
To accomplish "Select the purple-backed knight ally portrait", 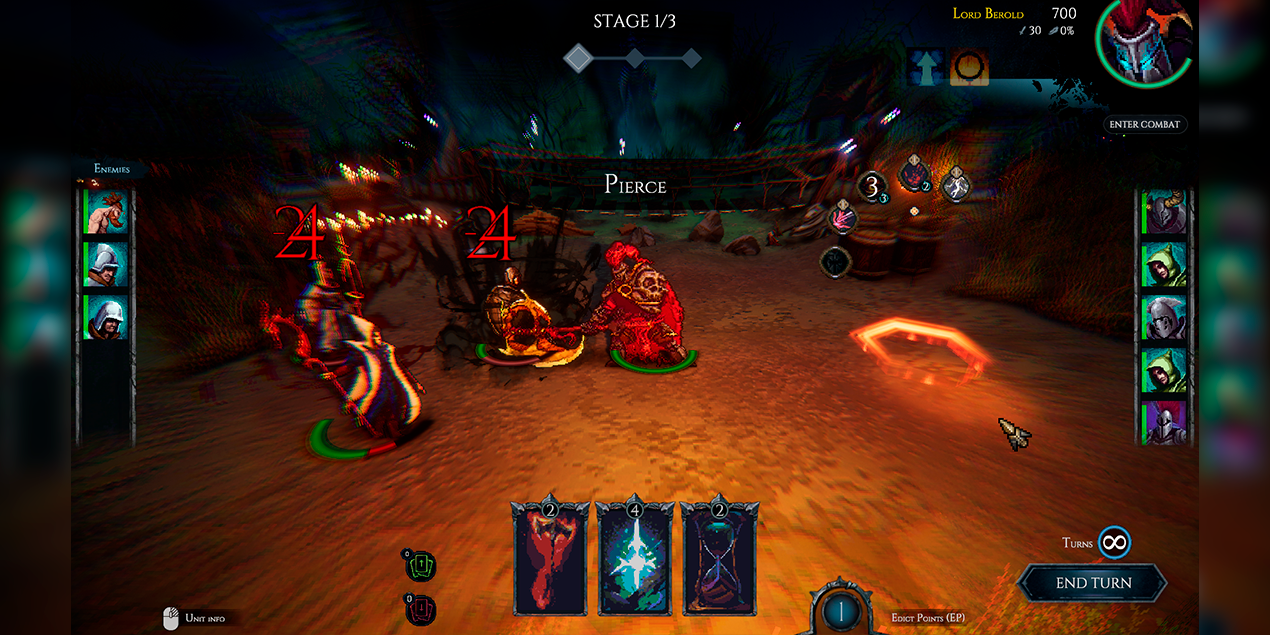I will click(x=1164, y=423).
